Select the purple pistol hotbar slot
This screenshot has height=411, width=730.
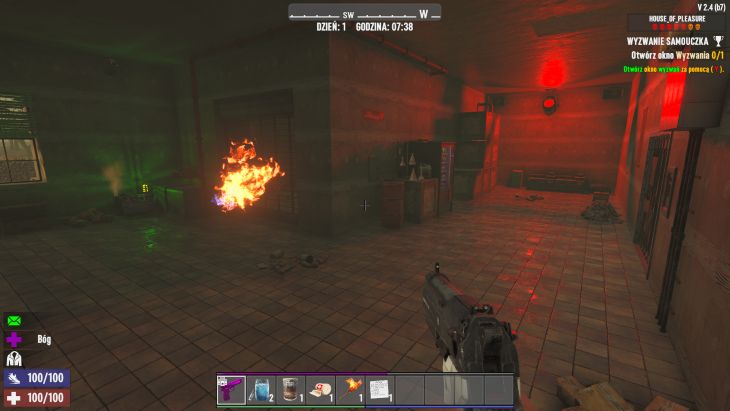[x=231, y=389]
